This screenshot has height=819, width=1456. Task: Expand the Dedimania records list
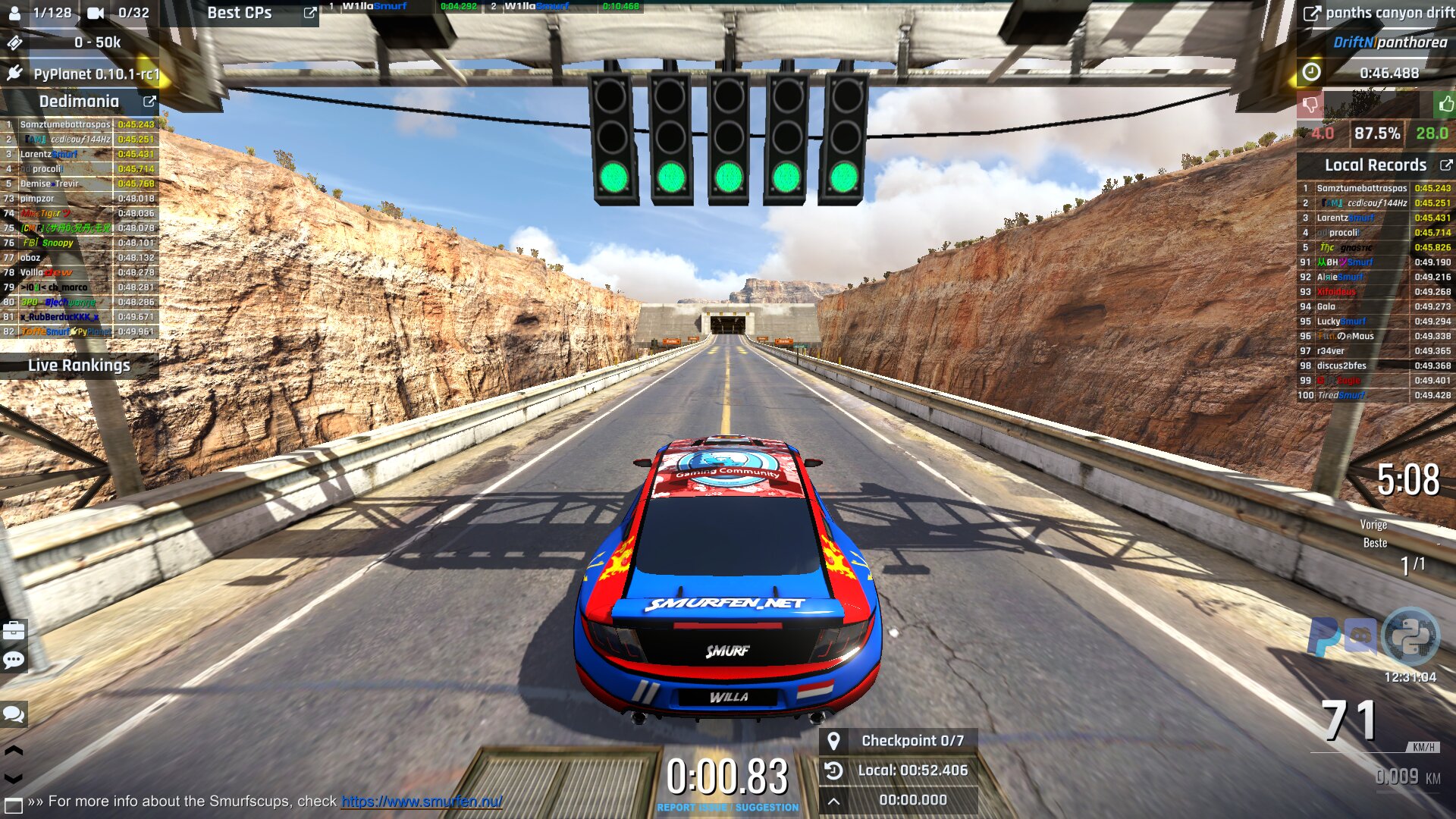149,102
